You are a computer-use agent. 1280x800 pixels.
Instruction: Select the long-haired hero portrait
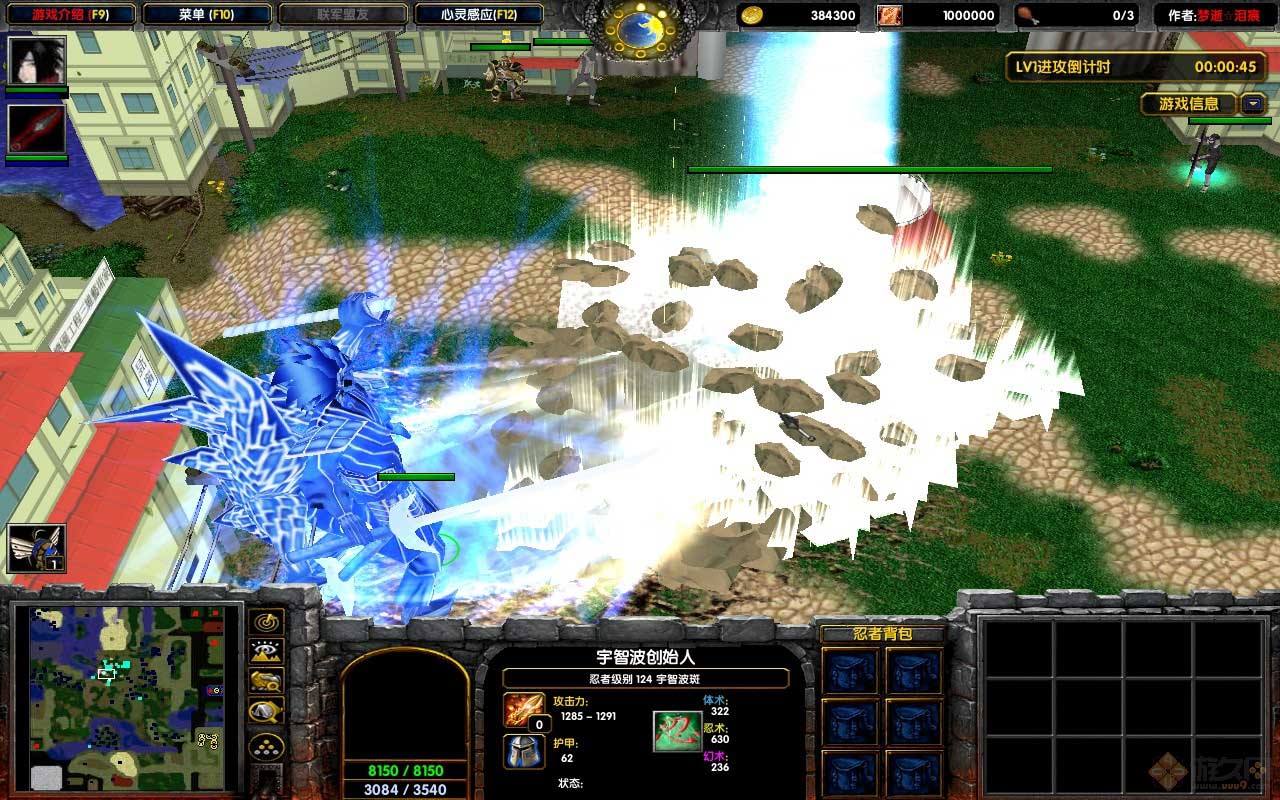coord(37,61)
